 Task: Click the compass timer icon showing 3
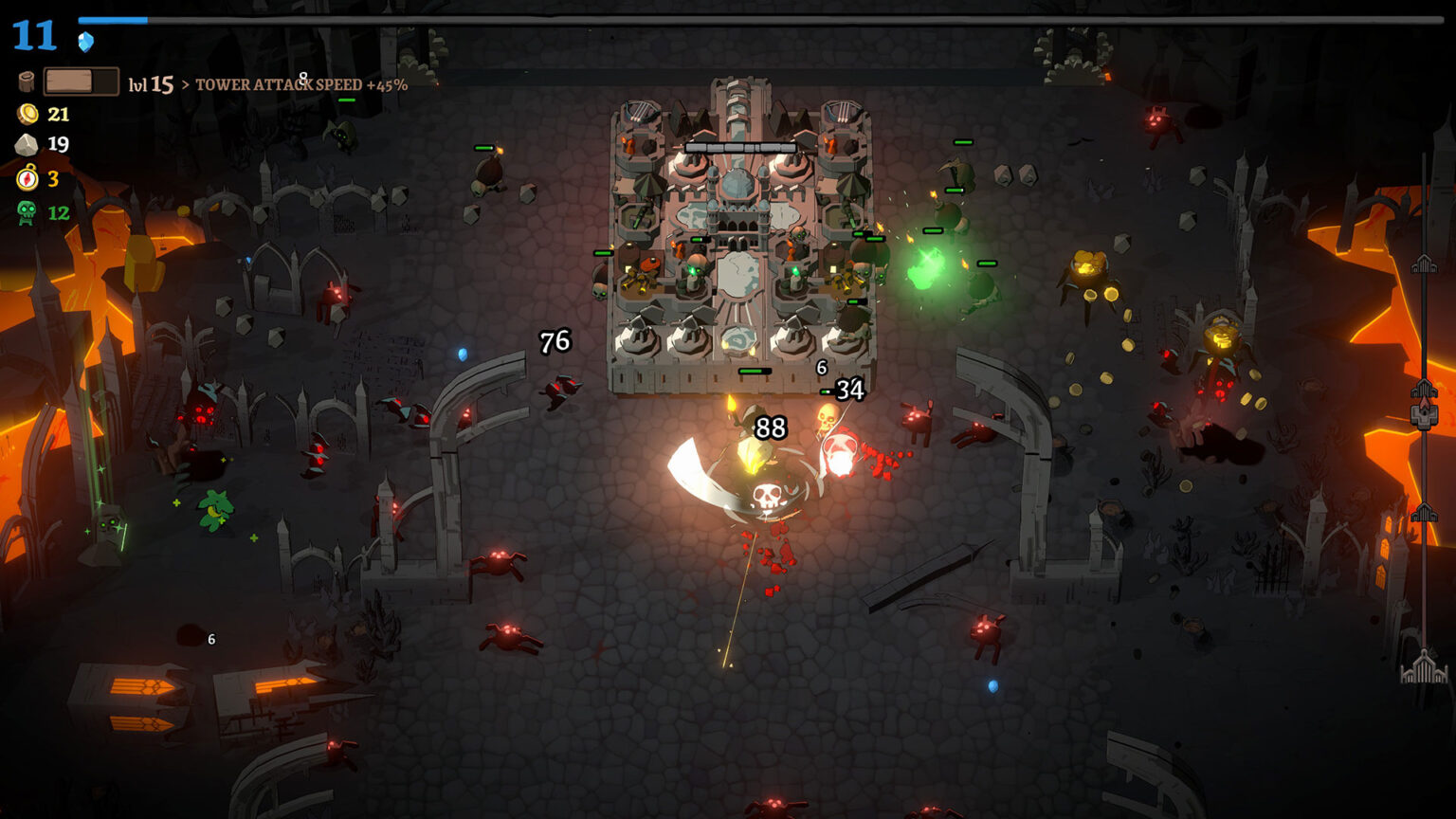tap(29, 176)
